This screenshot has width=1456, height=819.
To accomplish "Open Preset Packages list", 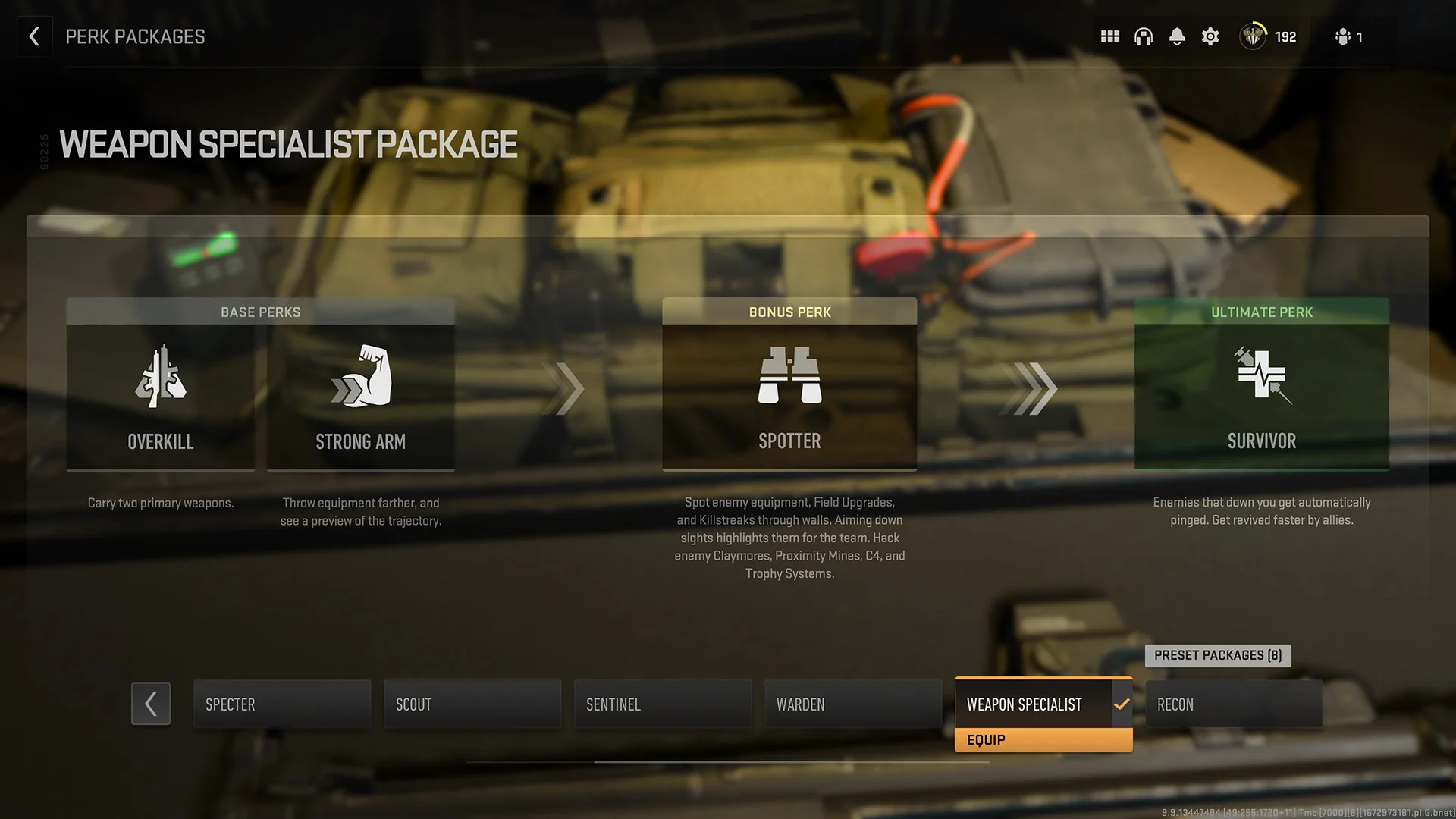I will click(x=1218, y=655).
